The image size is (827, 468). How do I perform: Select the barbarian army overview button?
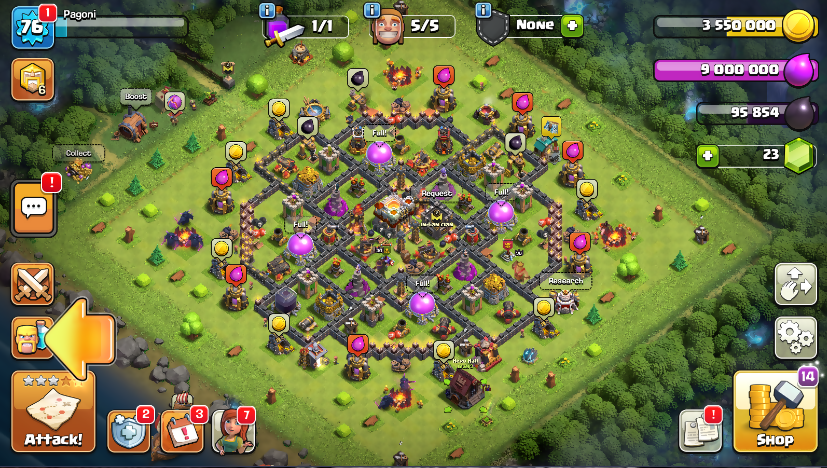pyautogui.click(x=28, y=338)
